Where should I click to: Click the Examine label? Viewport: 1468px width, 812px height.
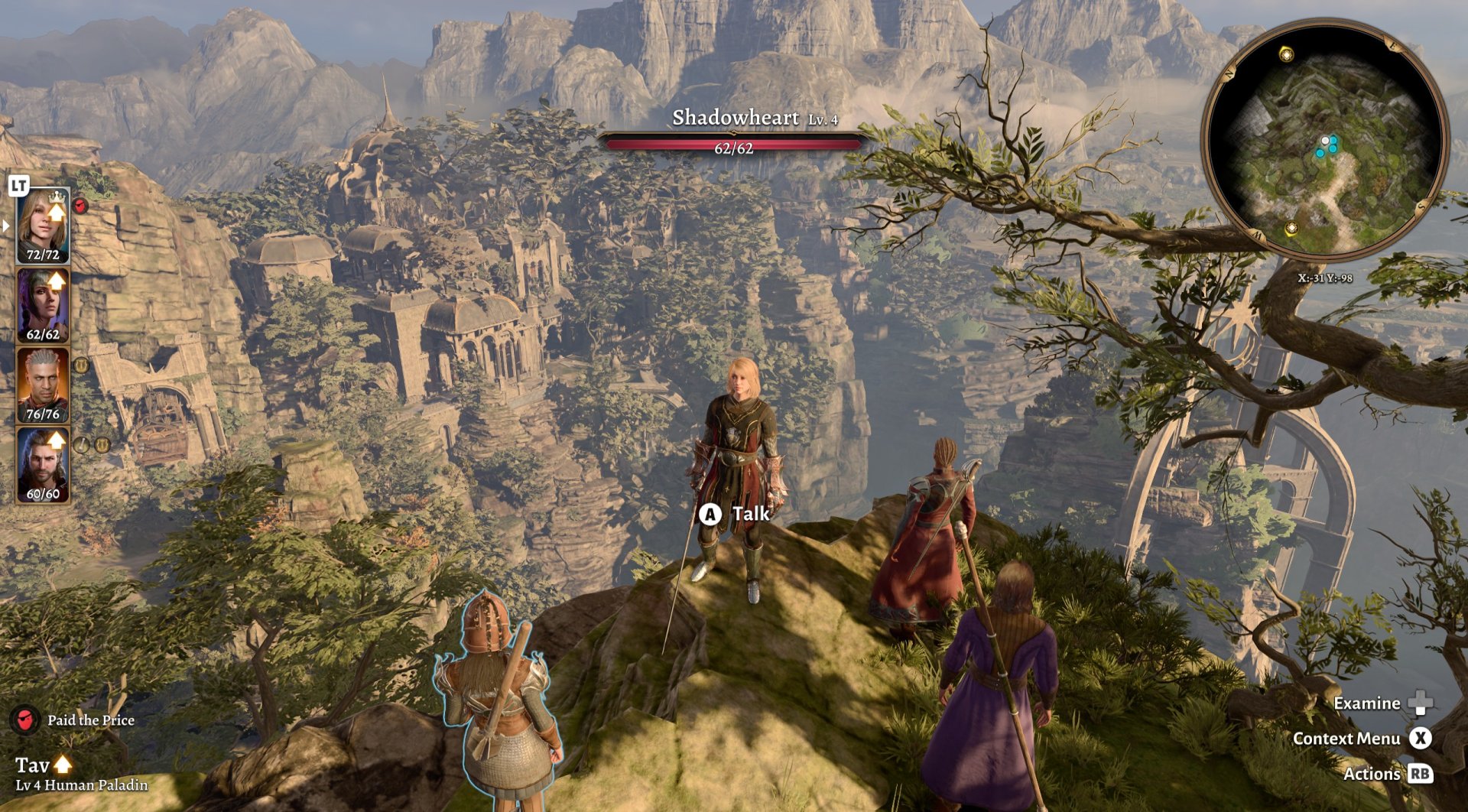1366,703
